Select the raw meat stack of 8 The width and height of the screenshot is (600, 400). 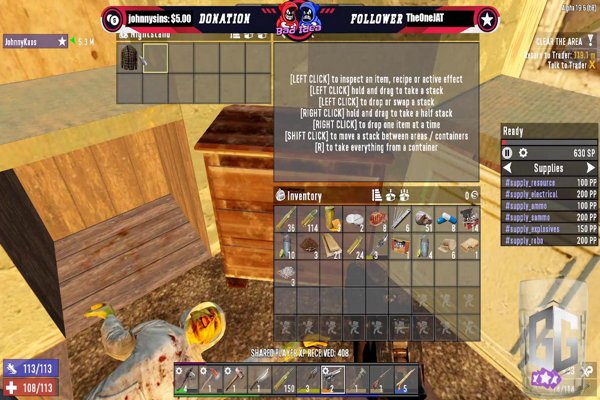tap(377, 219)
